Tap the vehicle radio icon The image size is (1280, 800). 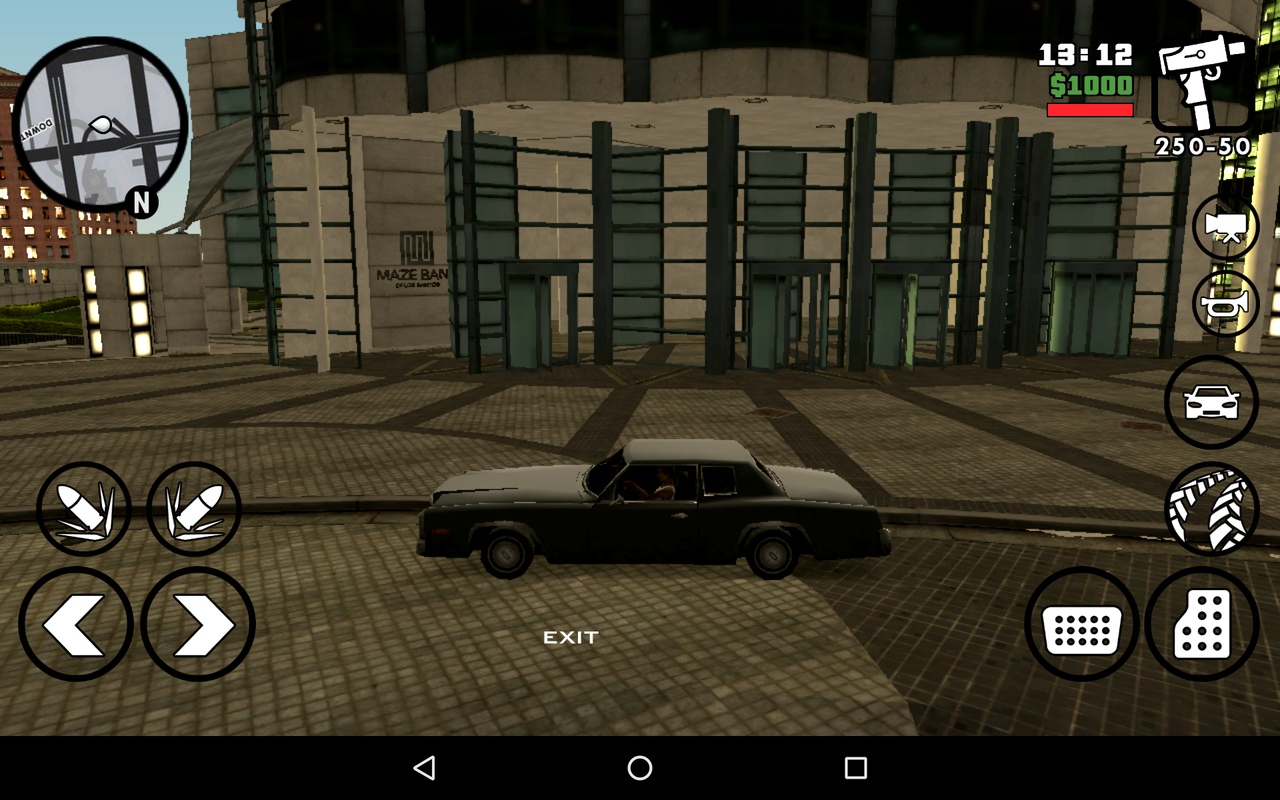pyautogui.click(x=1211, y=401)
